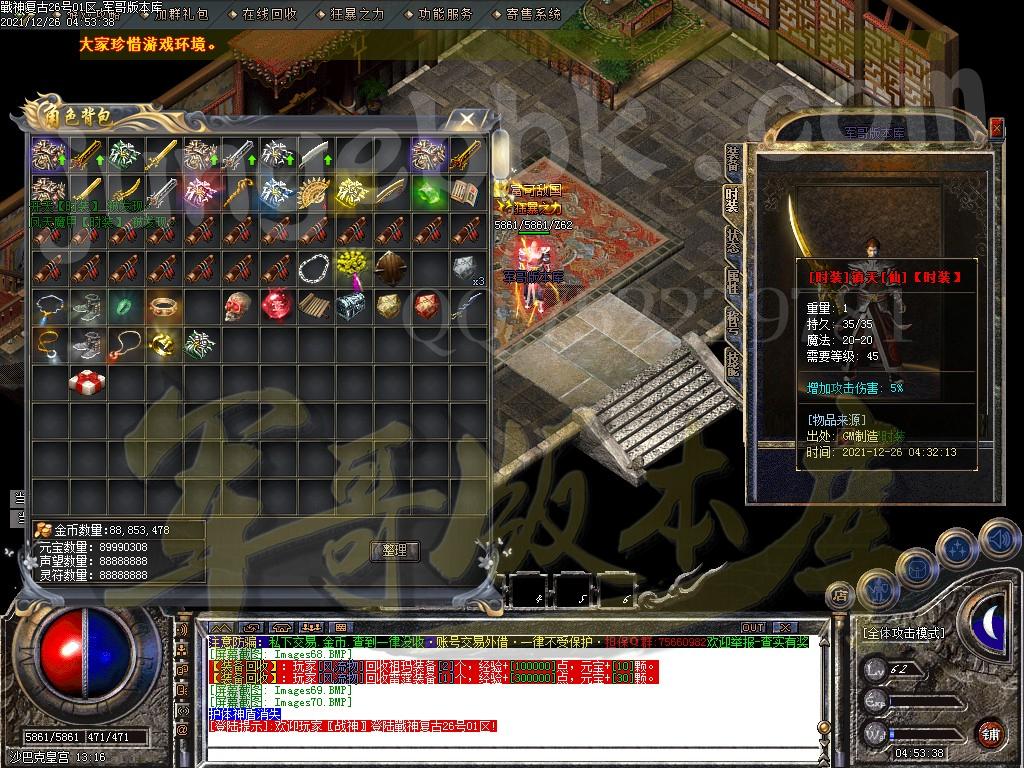Toggle the sound speaker button
The width and height of the screenshot is (1024, 768).
click(x=996, y=540)
